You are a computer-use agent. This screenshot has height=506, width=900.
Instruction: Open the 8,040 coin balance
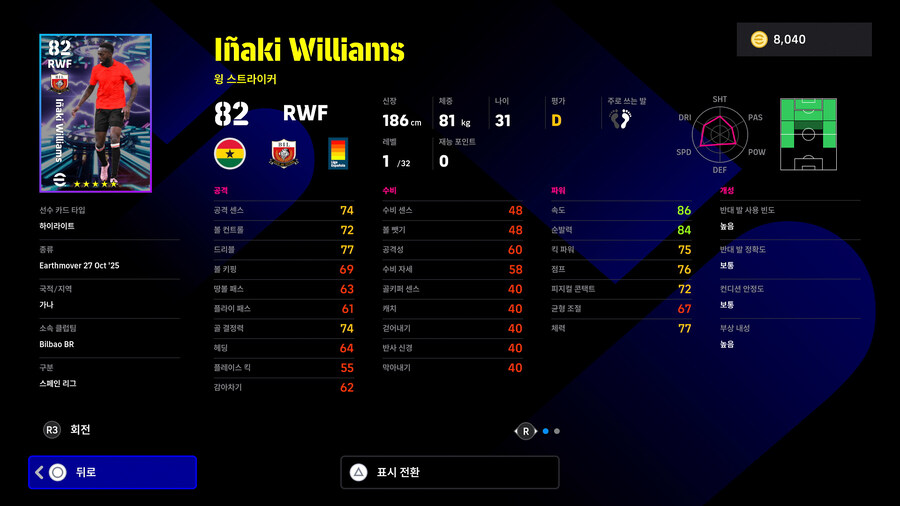point(804,40)
